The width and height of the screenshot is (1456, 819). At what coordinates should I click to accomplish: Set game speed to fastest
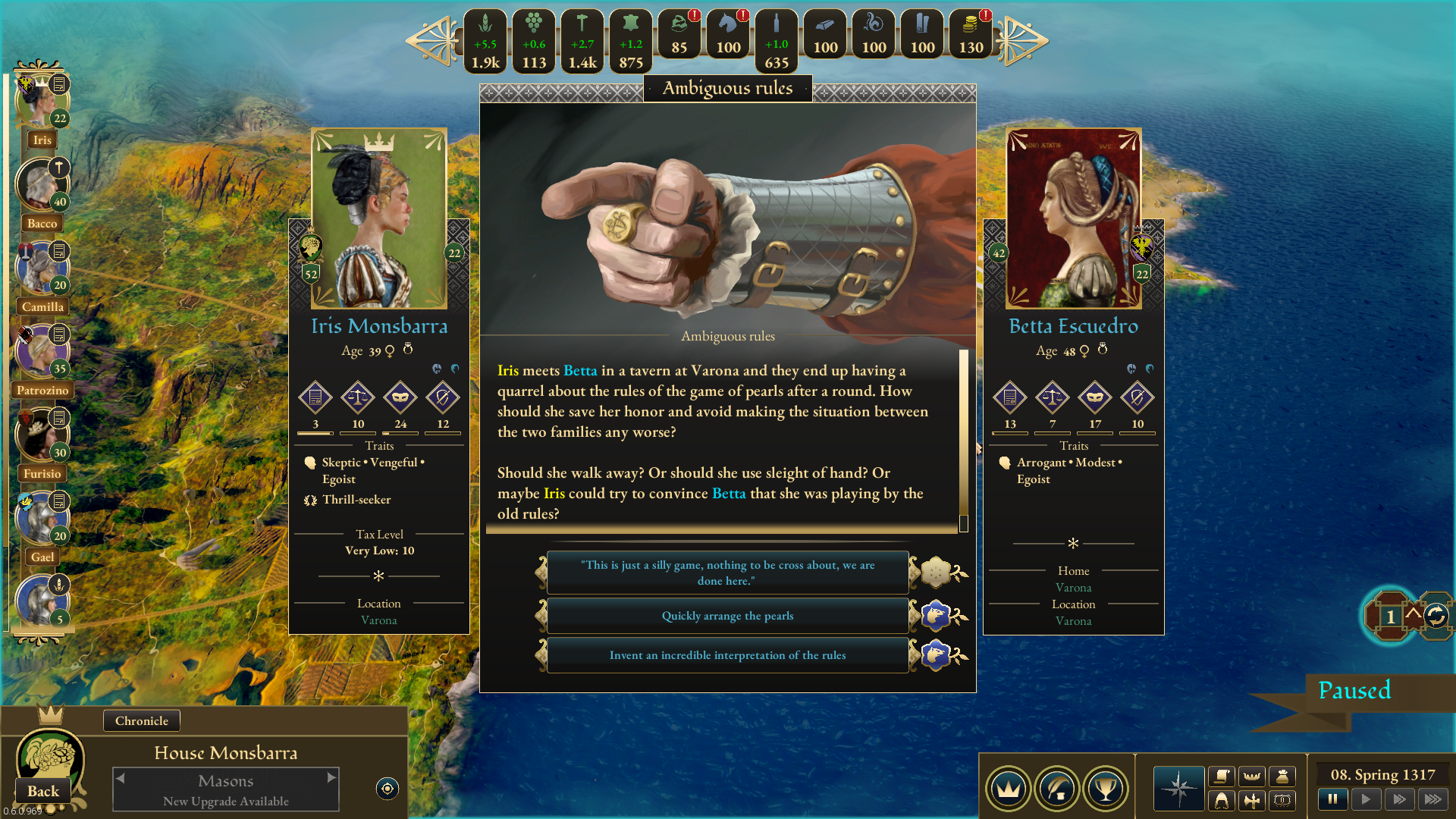pos(1432,799)
